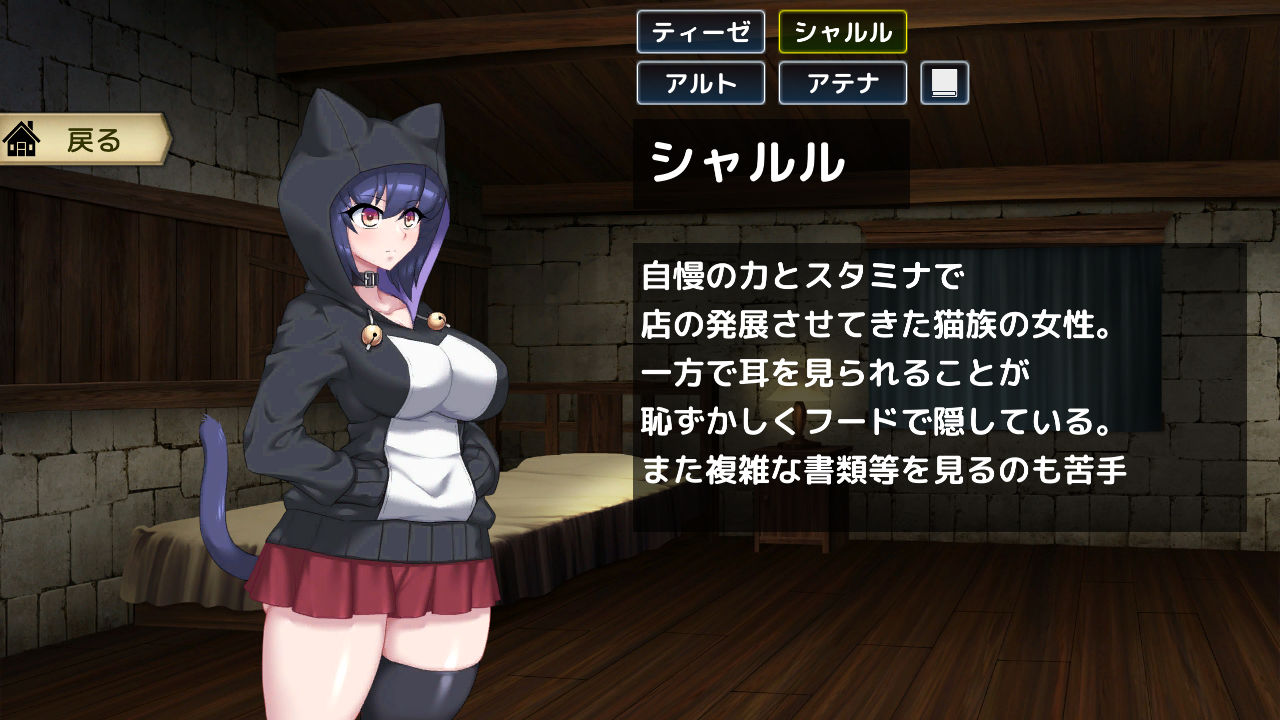
Task: Toggle back to the ティーゼ character entry
Action: (x=700, y=33)
